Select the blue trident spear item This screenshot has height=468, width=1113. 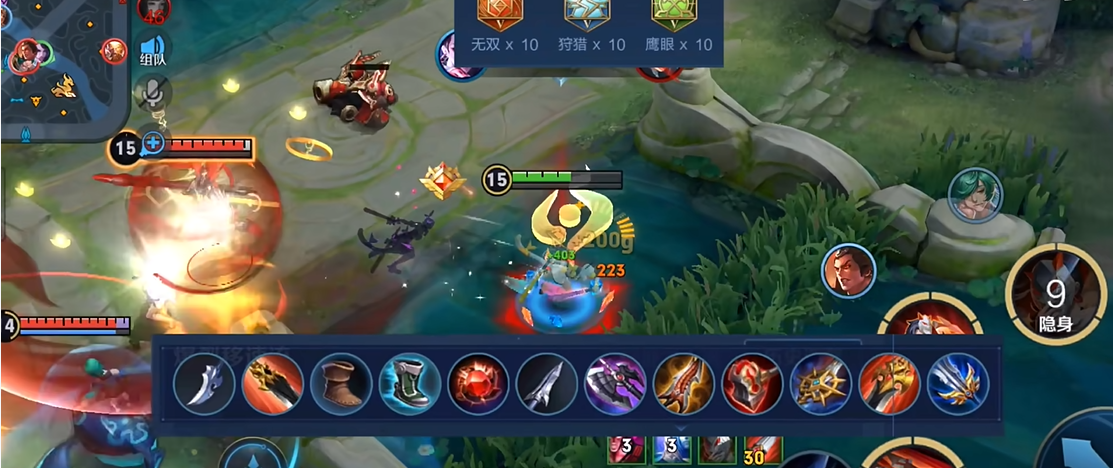click(958, 384)
